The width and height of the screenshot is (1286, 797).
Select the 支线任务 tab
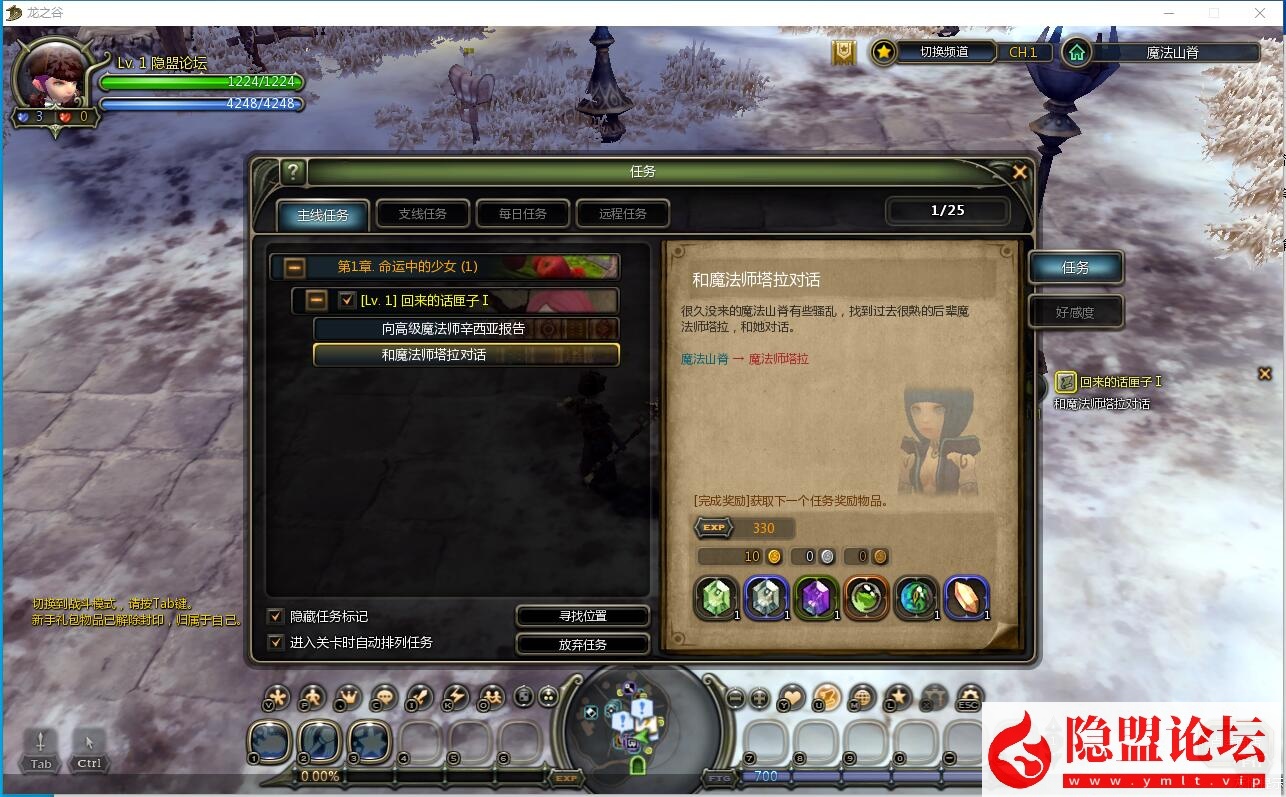point(422,213)
